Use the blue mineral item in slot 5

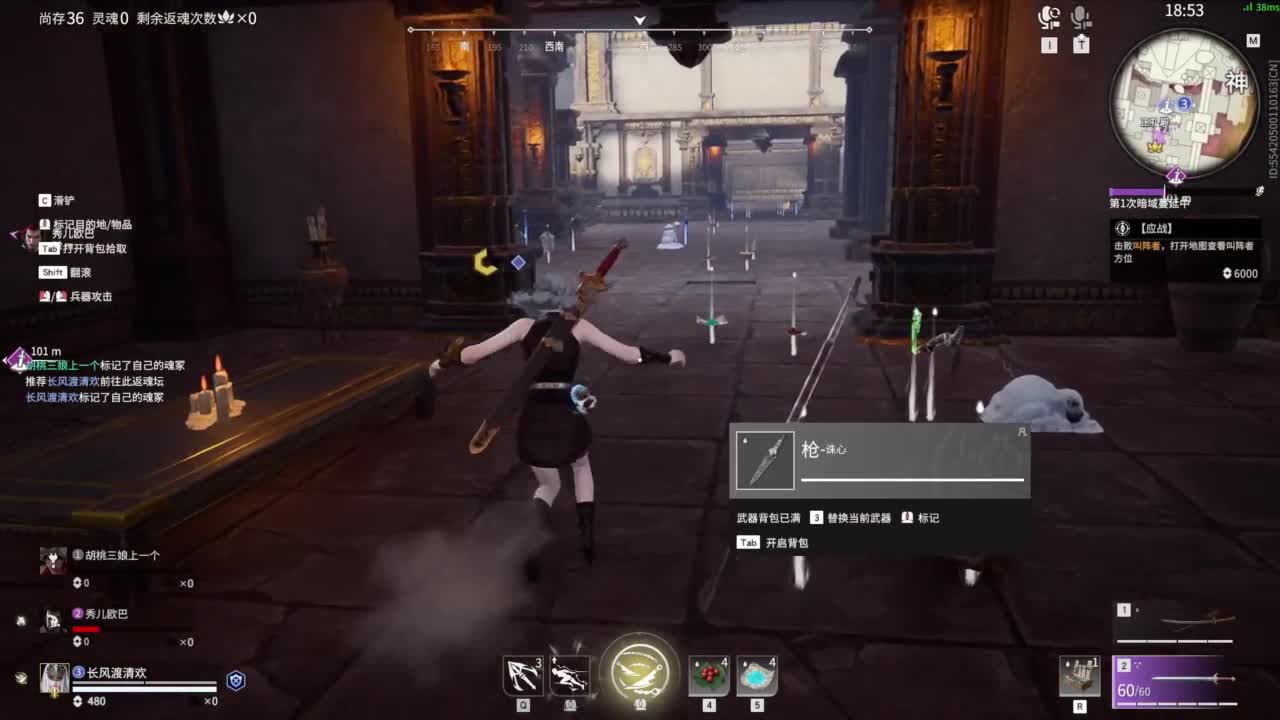(x=755, y=675)
